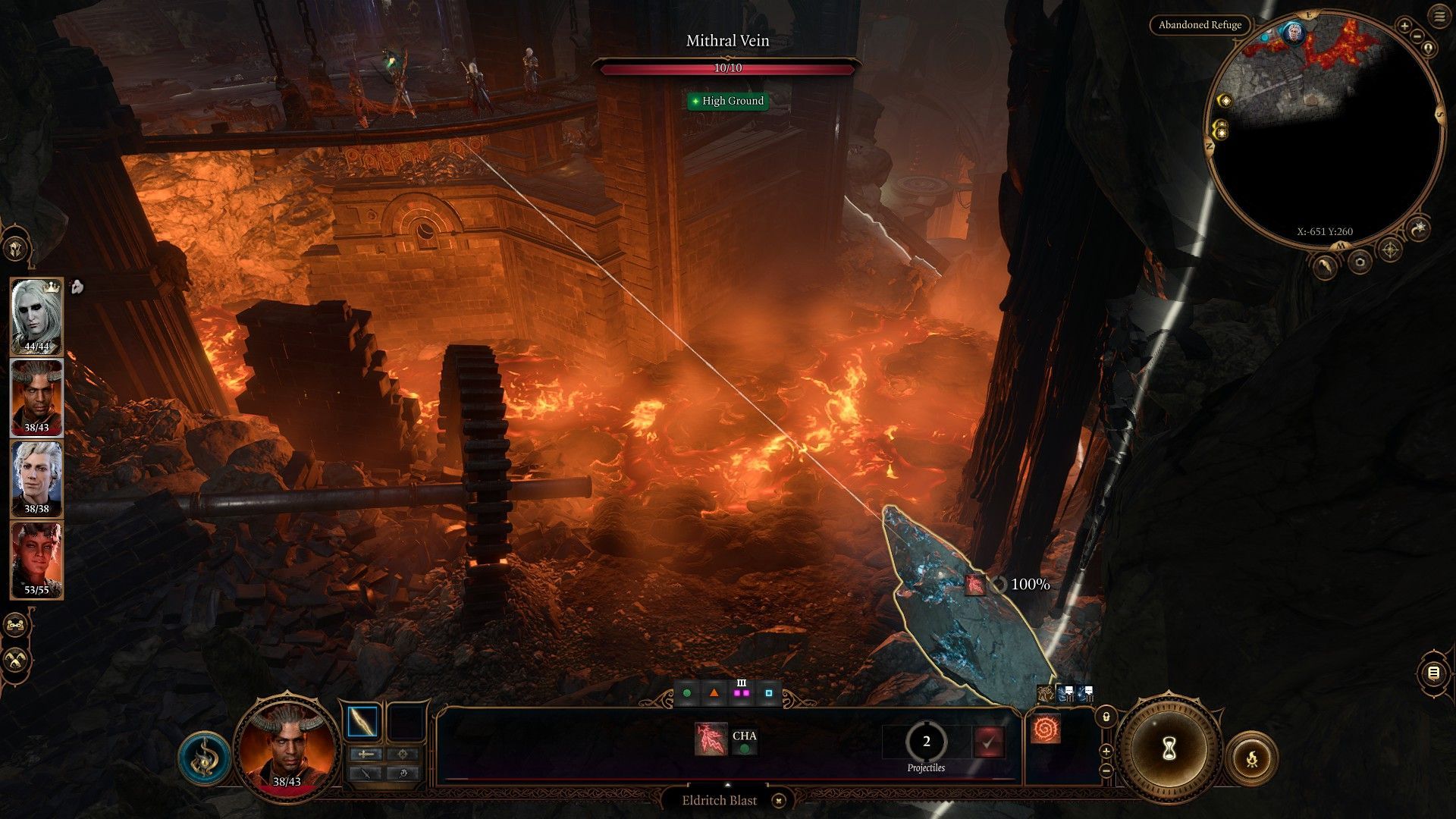Switch to the green circle hotbar filter

pyautogui.click(x=687, y=693)
